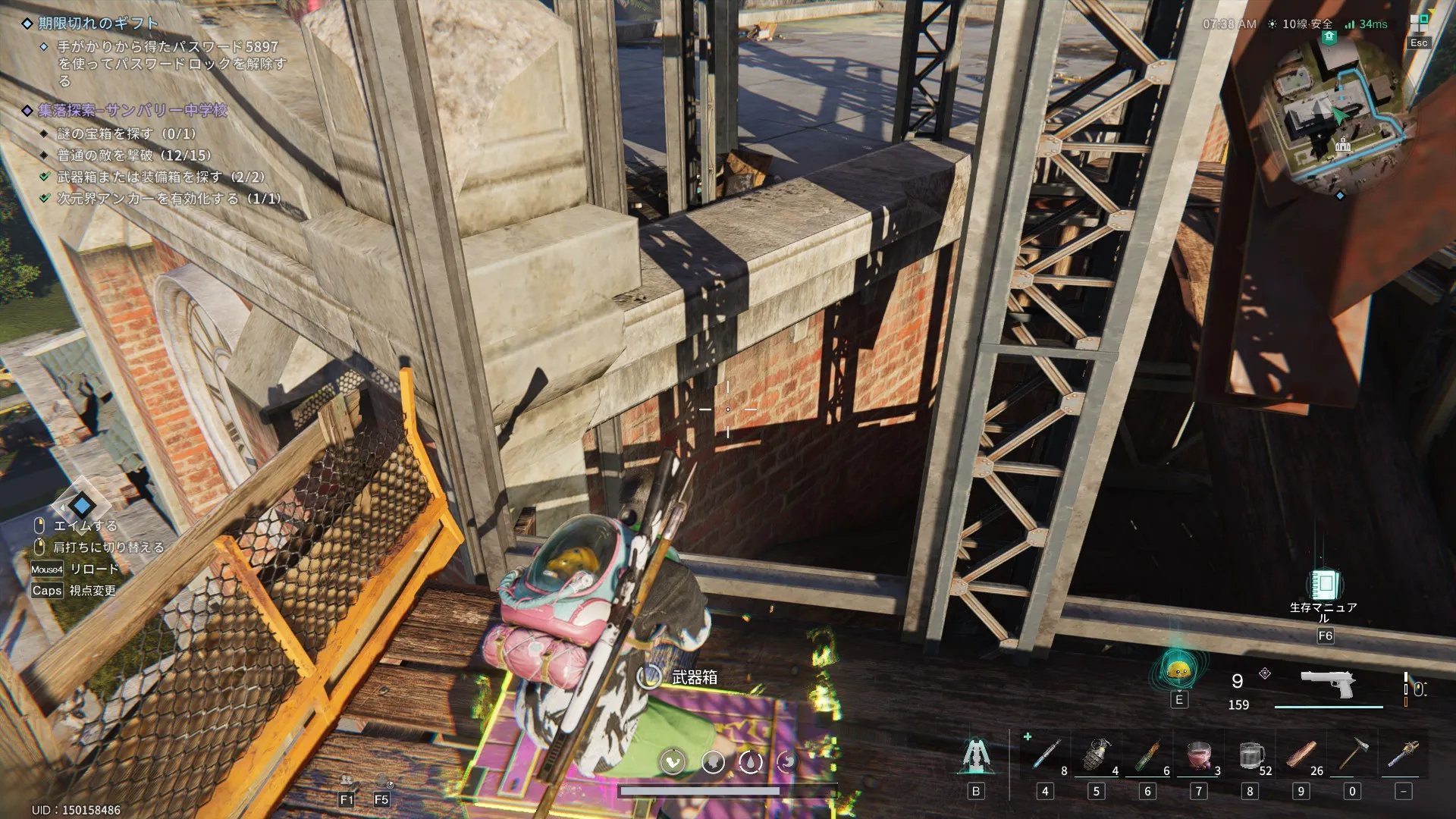Select the wooden log hotbar slot

(1301, 755)
